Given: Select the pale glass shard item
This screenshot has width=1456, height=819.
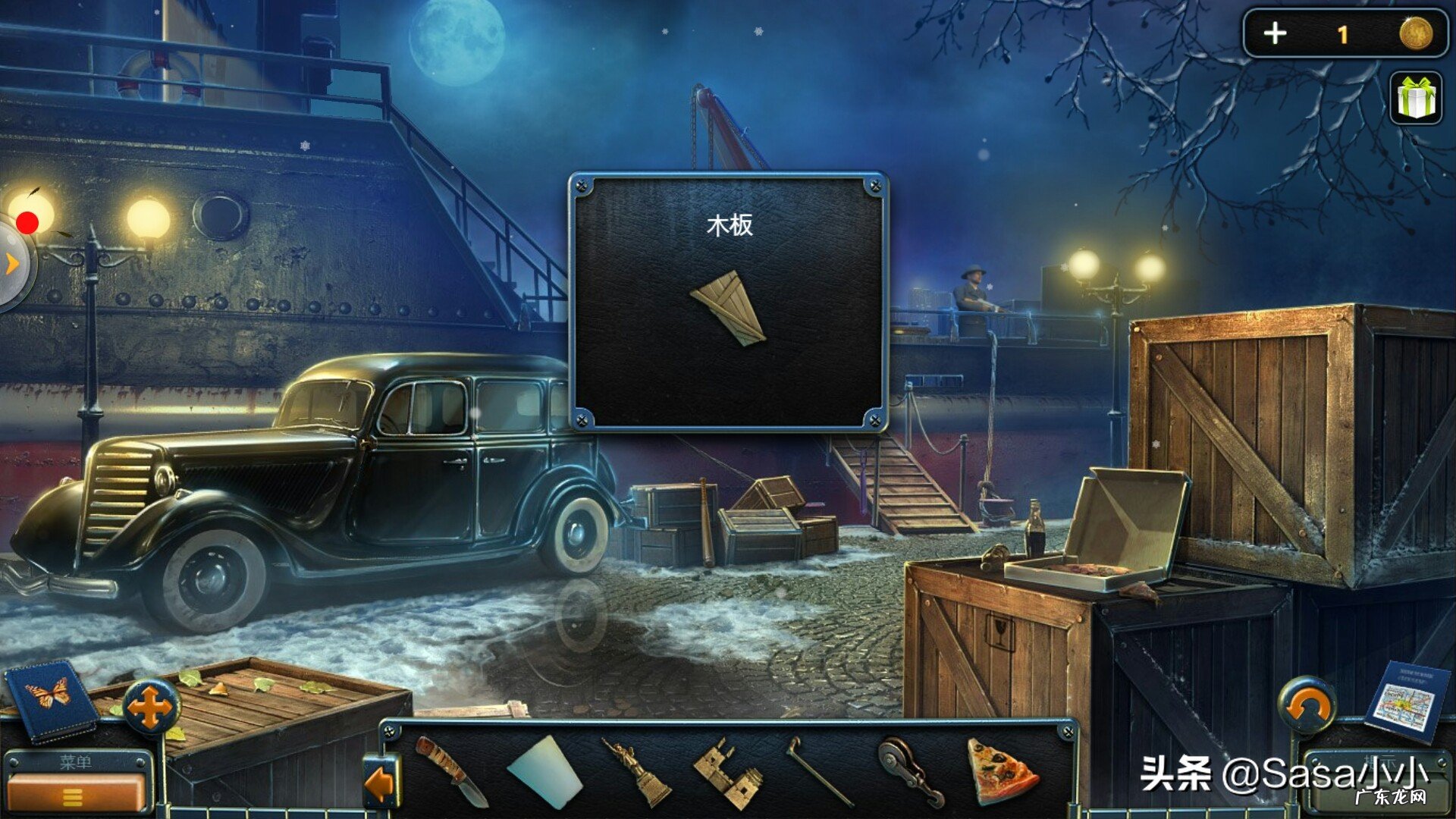Looking at the screenshot, I should [x=545, y=770].
